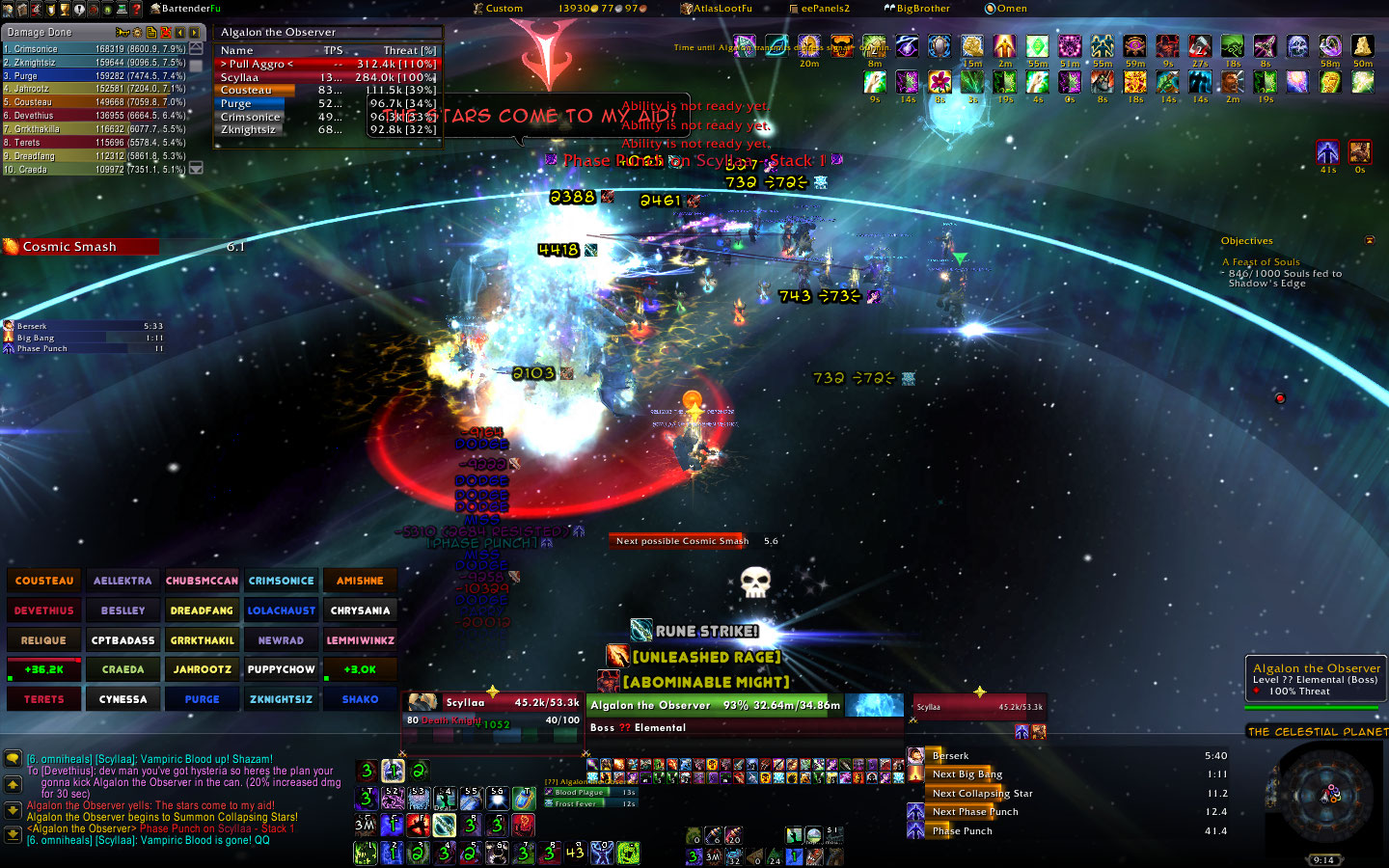Choose the Chrysania raid frame
Screen dimensions: 1389x868
click(360, 610)
